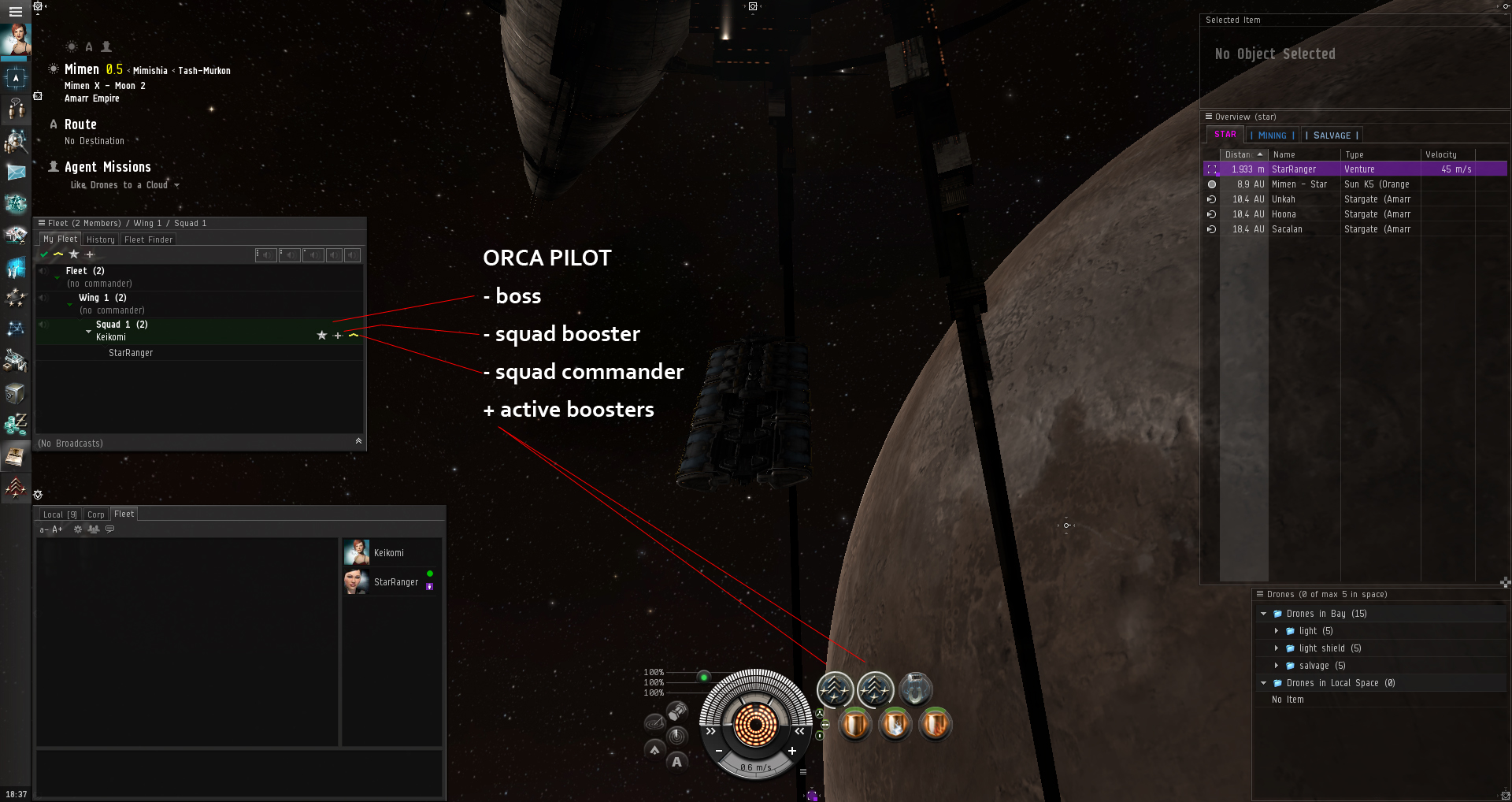Expand the light shield drone group

[x=1277, y=648]
